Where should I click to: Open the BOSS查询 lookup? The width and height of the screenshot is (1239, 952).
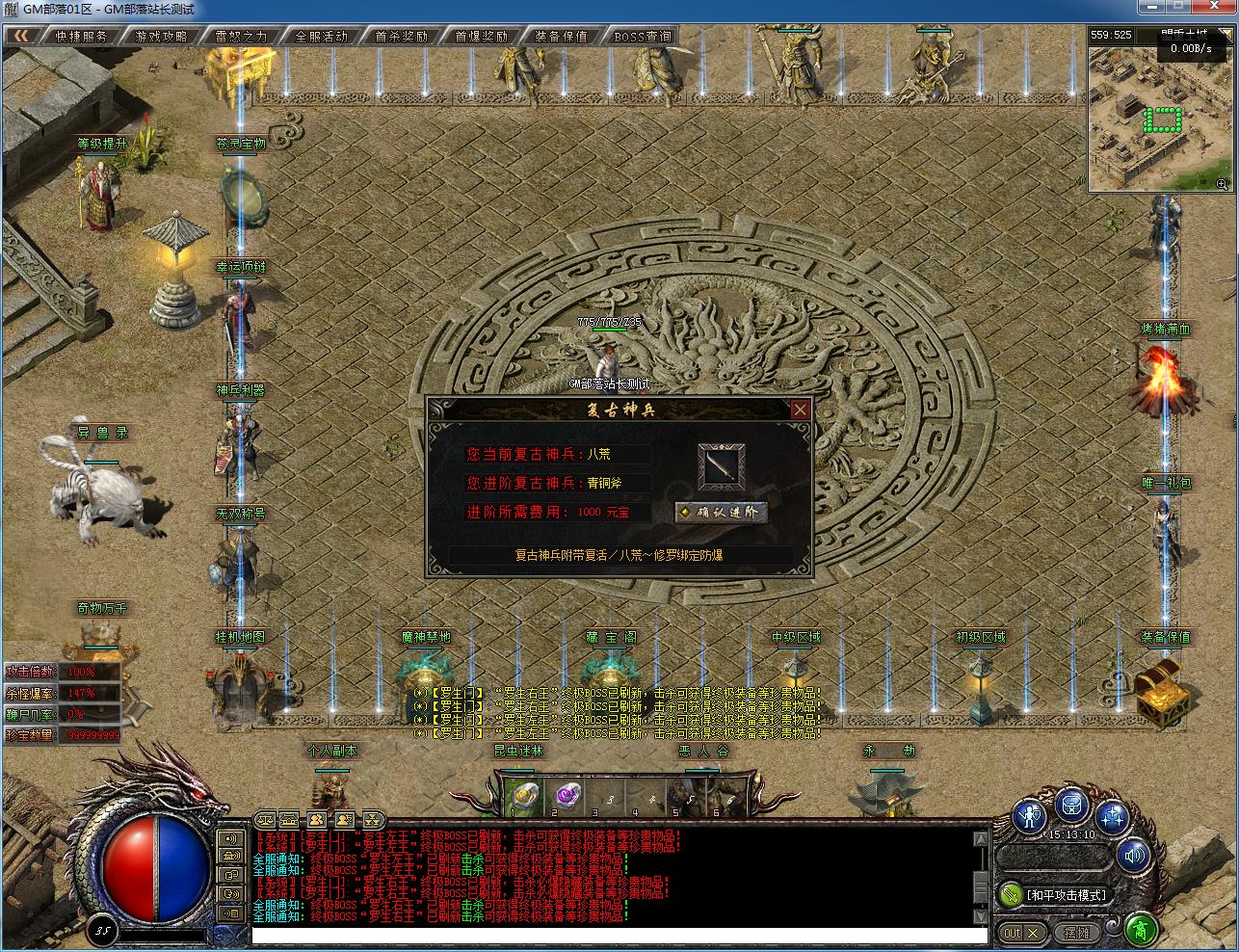click(x=642, y=37)
